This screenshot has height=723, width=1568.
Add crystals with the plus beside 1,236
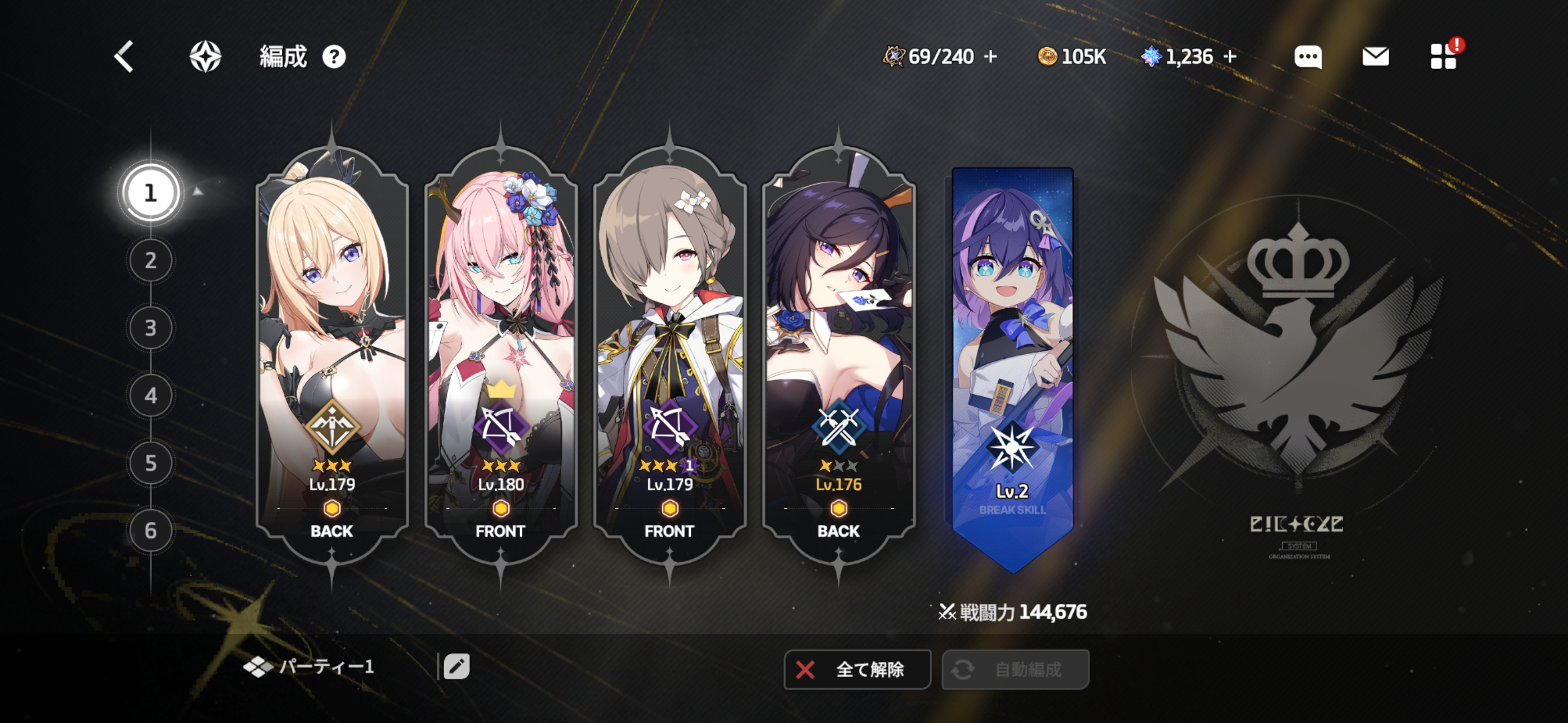coord(1230,57)
